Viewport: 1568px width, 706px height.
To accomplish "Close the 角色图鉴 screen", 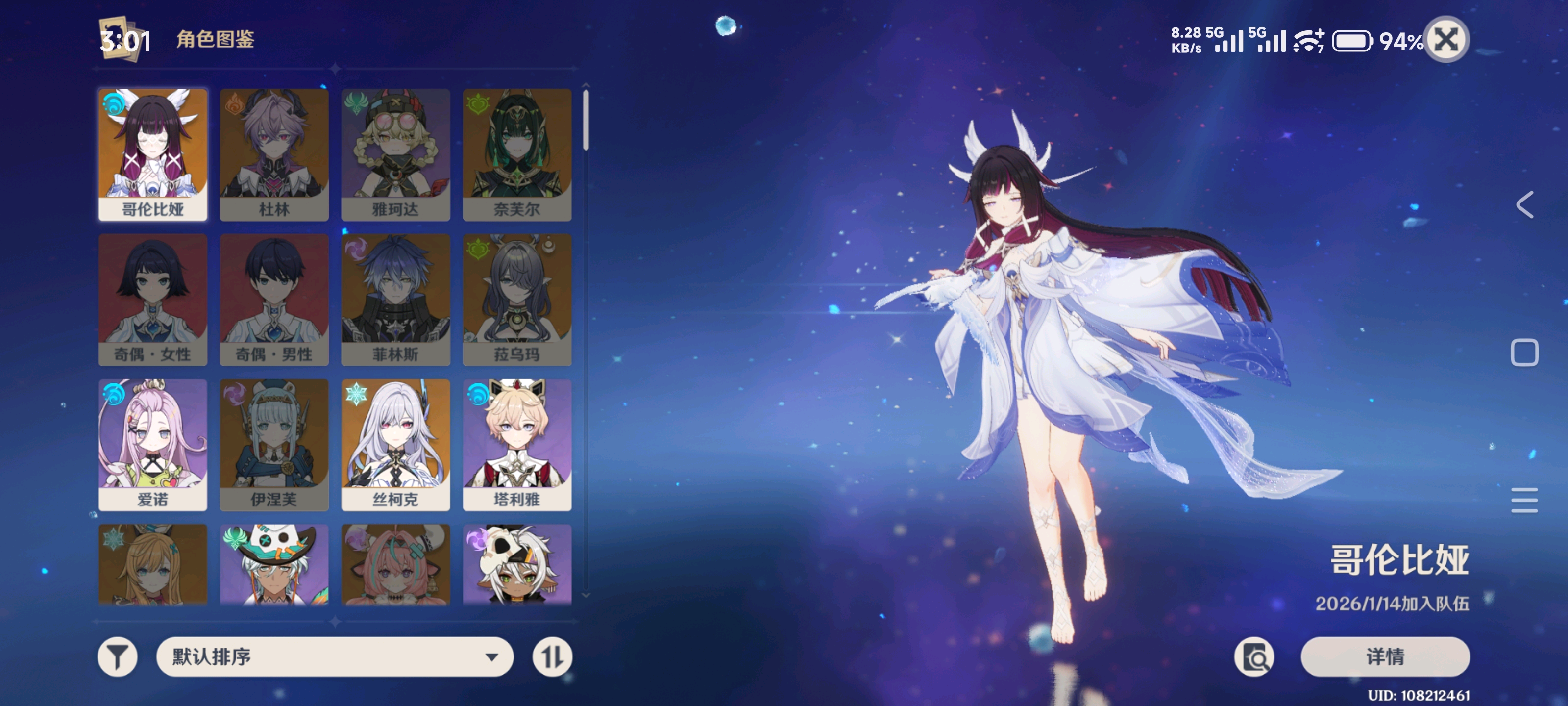I will [x=1446, y=40].
